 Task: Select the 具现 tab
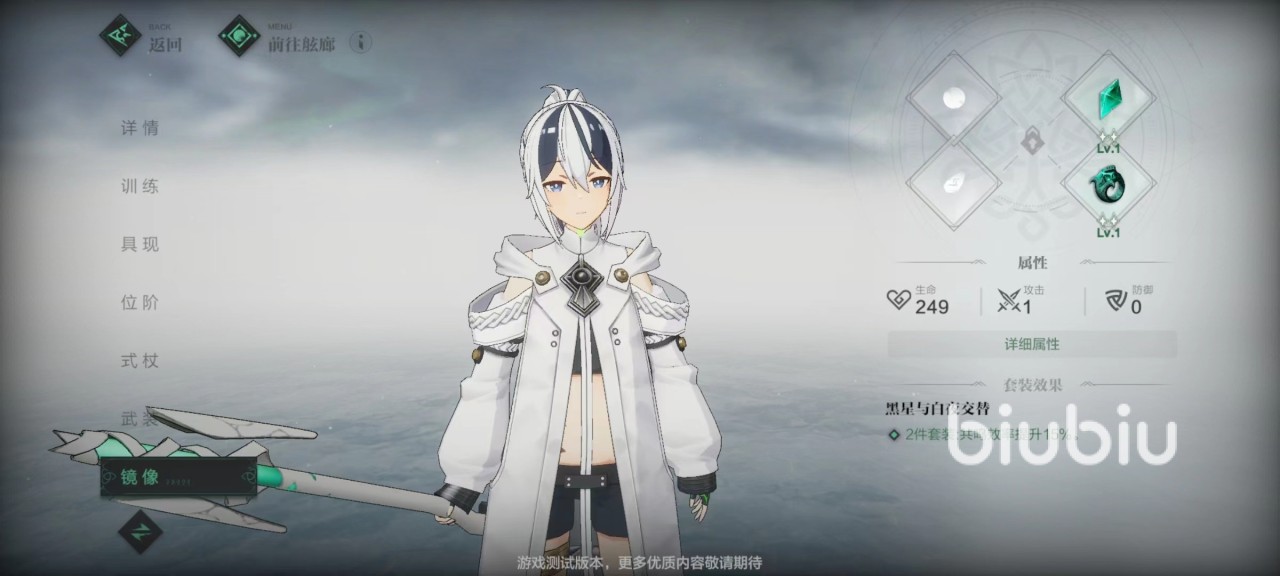tap(140, 244)
